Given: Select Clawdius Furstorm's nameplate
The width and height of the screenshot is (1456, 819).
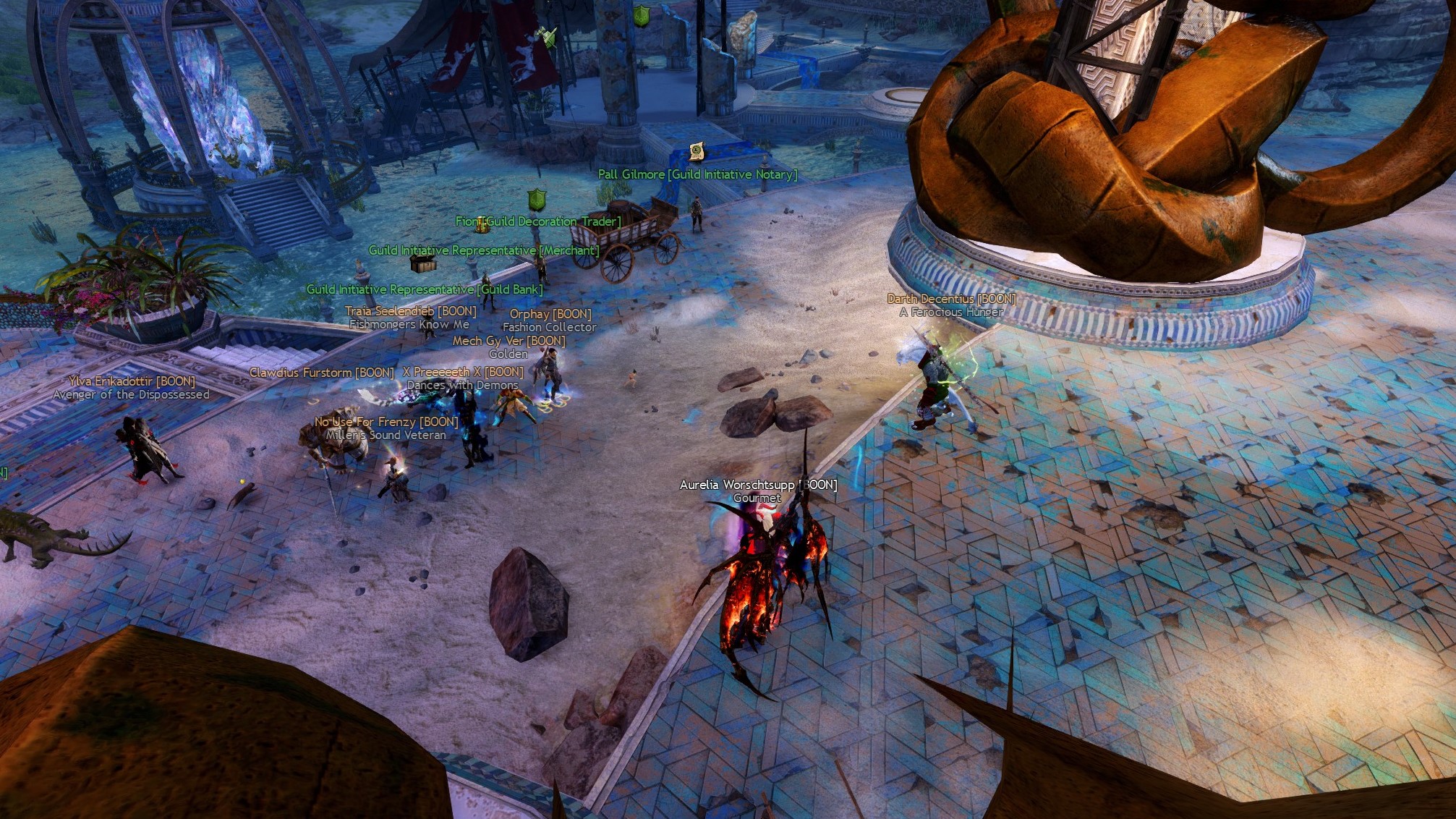Looking at the screenshot, I should tap(322, 373).
